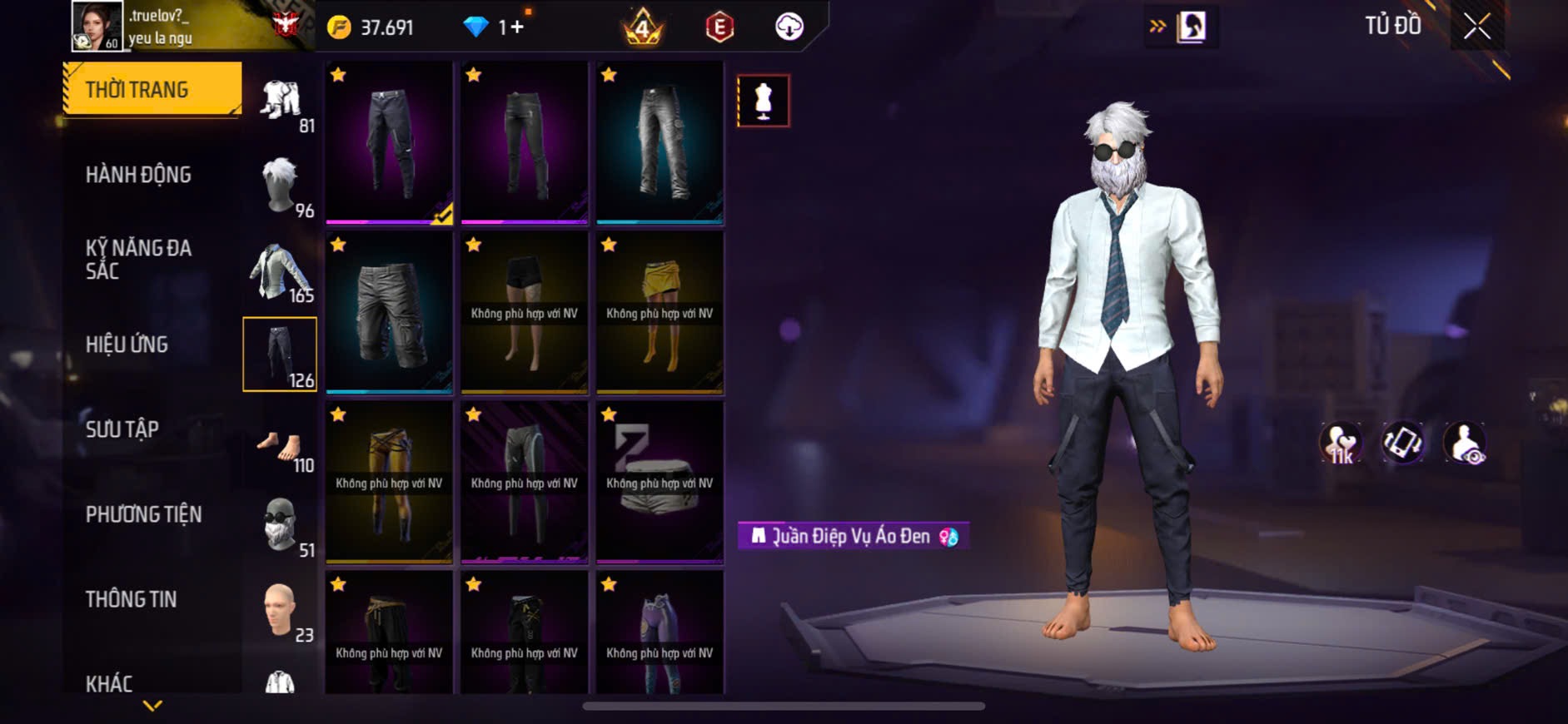This screenshot has height=724, width=1568.
Task: Click the mannequin preview button
Action: coord(763,101)
